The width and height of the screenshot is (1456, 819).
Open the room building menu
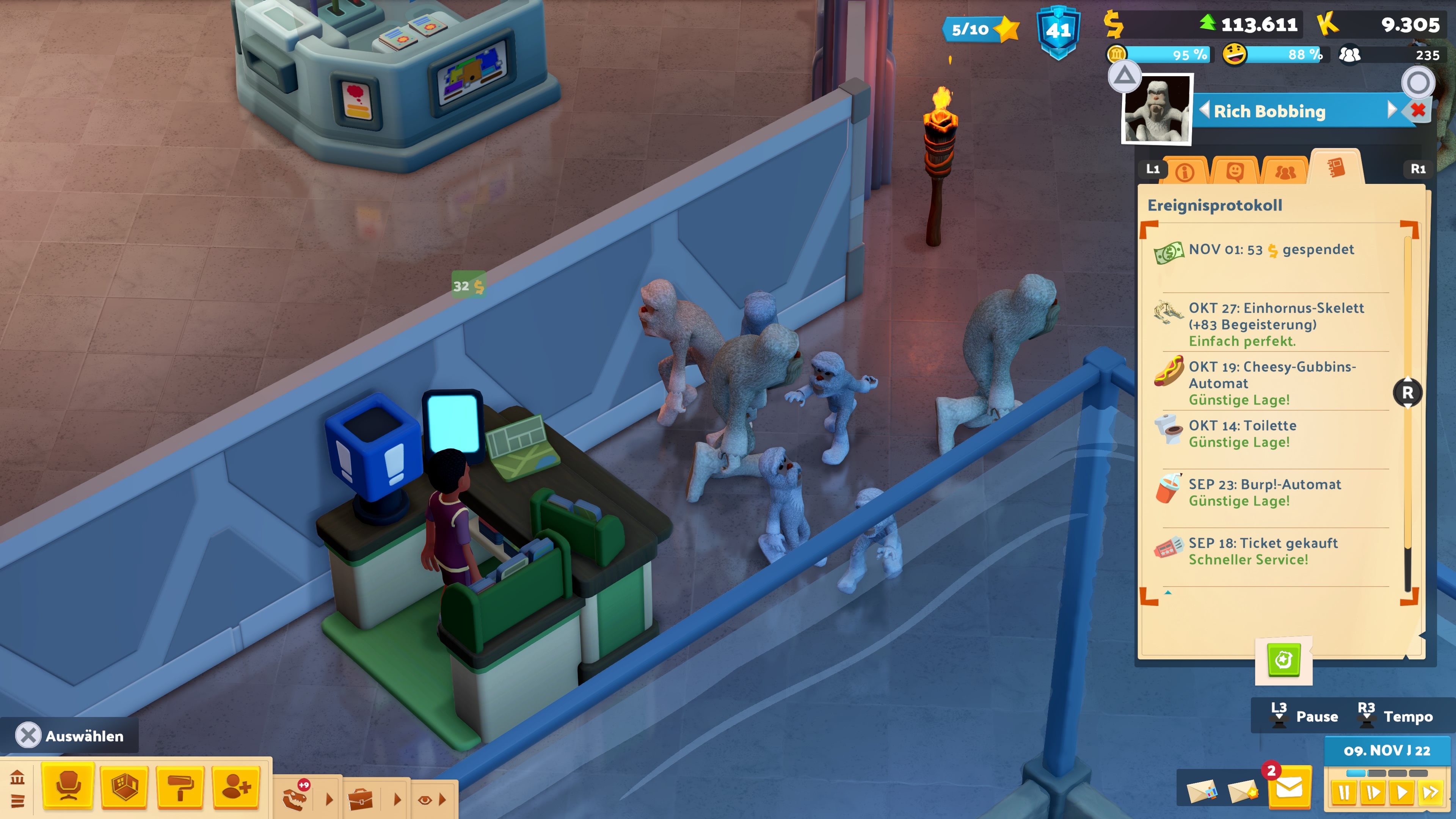(x=124, y=787)
